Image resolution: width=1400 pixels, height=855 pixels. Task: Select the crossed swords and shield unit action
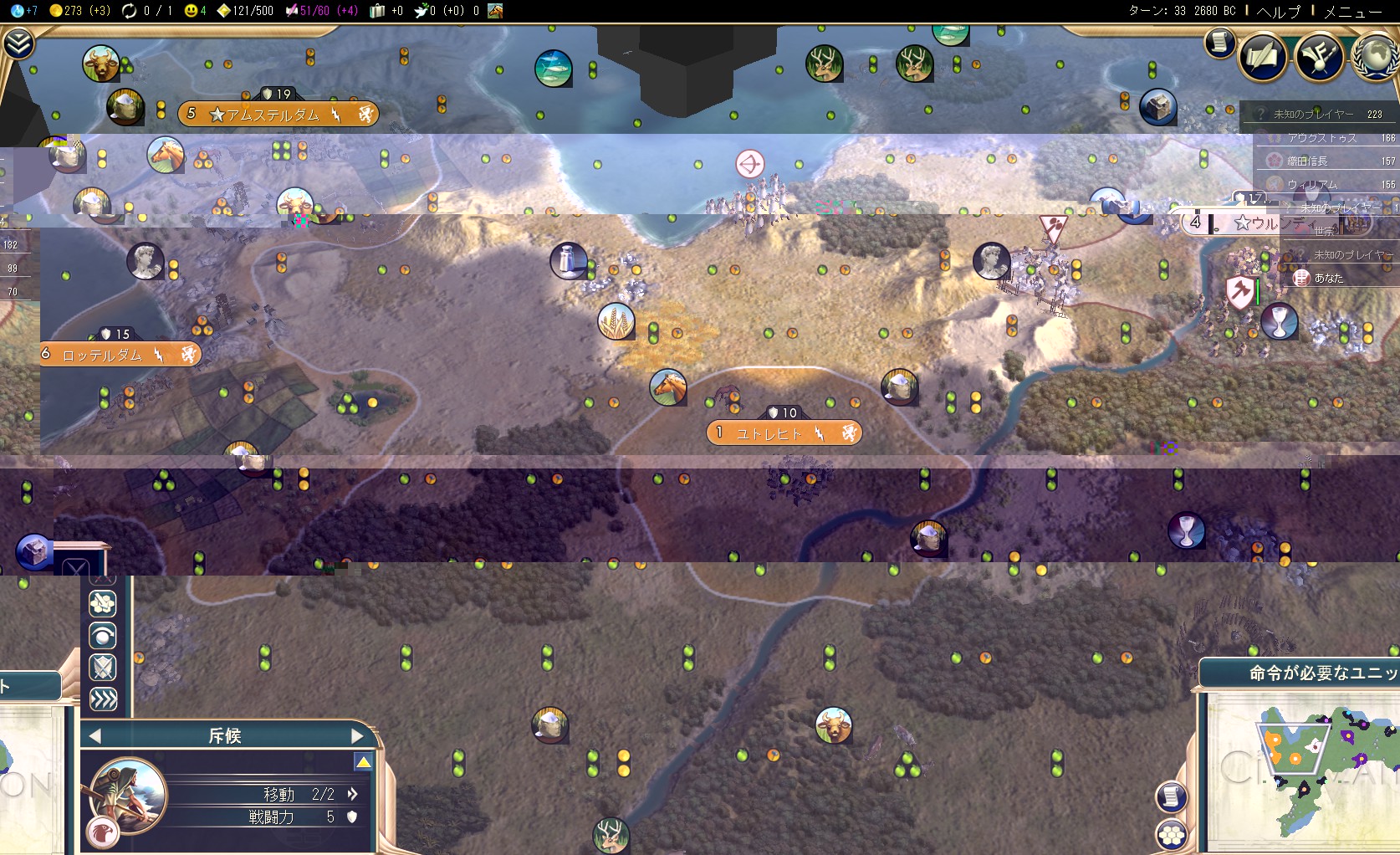point(103,668)
